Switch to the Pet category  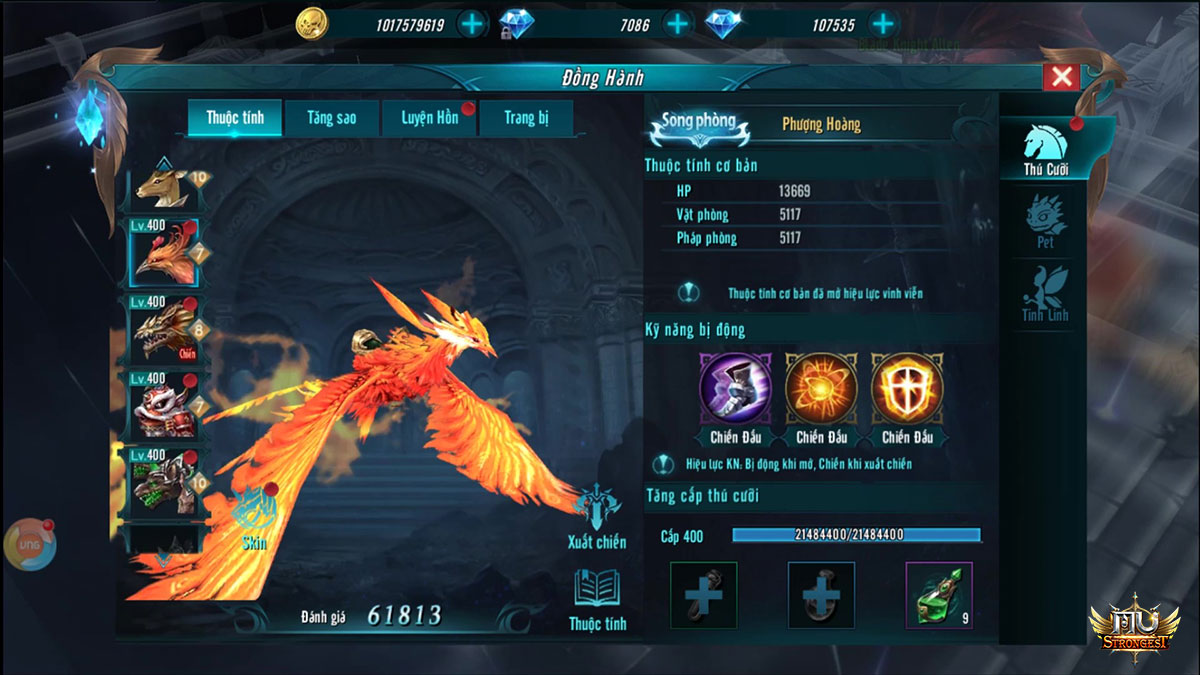coord(1045,224)
